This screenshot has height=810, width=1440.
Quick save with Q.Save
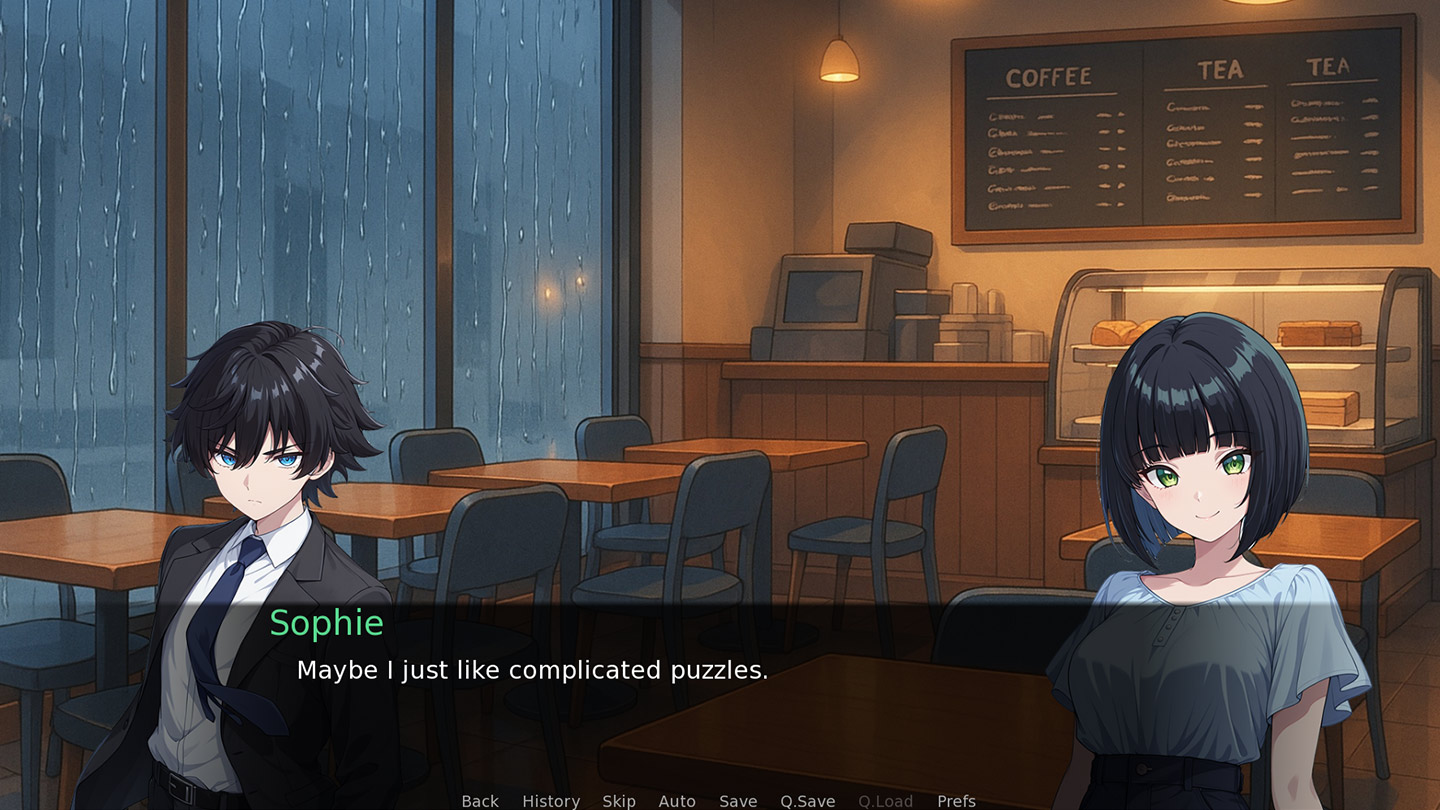point(808,801)
